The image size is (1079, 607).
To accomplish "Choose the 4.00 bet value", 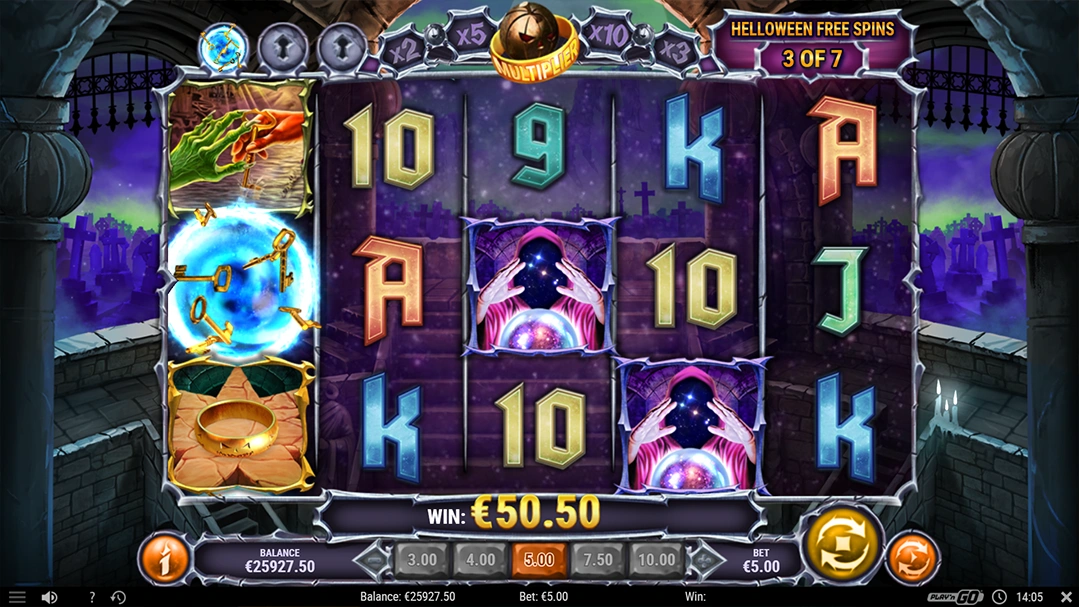I will click(x=481, y=560).
